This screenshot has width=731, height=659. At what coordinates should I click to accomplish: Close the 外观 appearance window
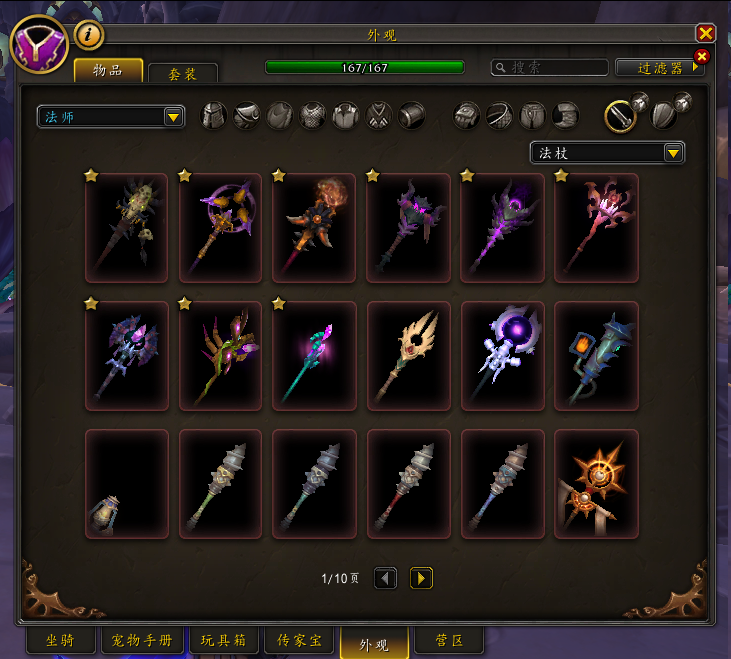point(705,33)
